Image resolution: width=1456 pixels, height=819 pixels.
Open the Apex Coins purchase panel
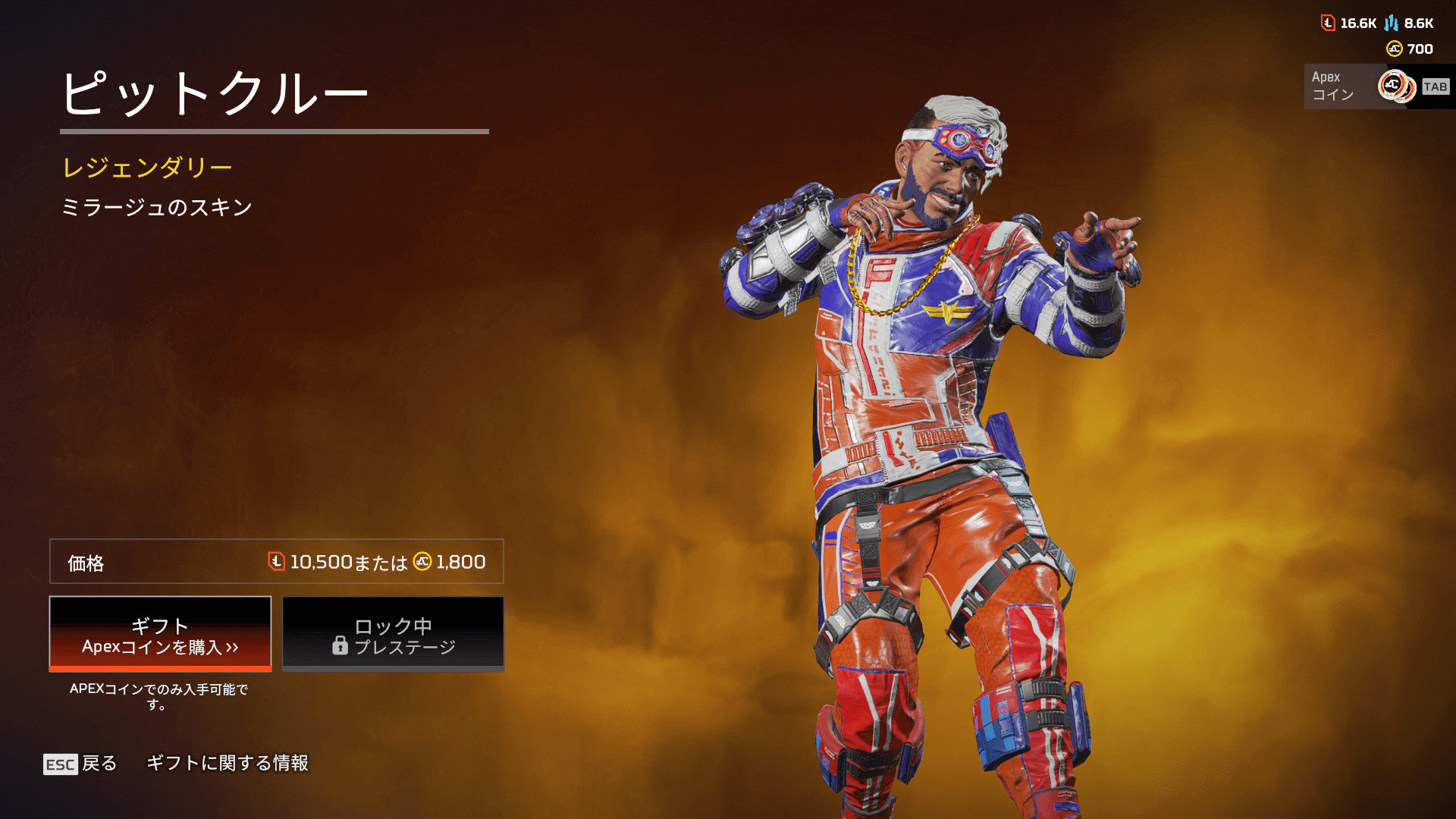(x=1377, y=86)
